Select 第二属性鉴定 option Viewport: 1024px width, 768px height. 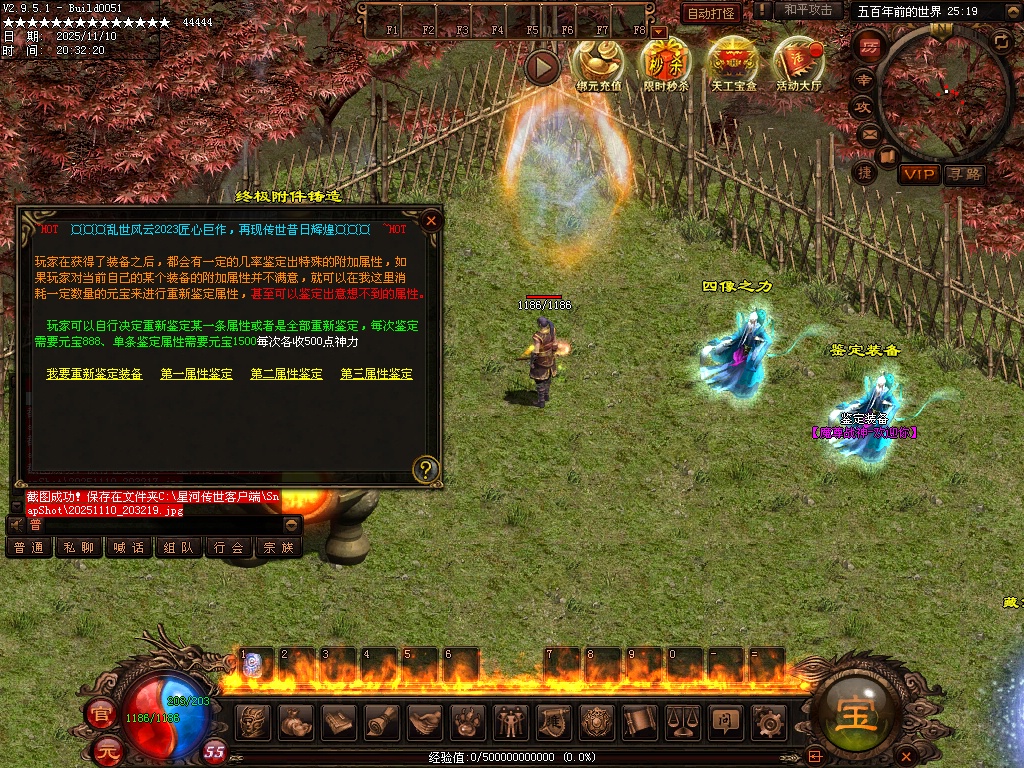[286, 374]
